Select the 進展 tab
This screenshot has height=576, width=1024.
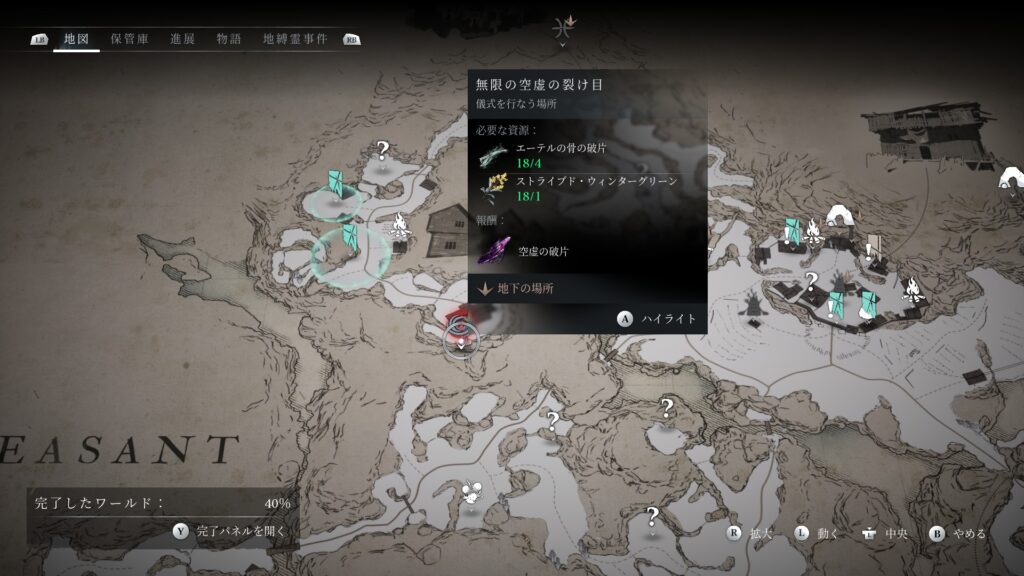(x=182, y=39)
